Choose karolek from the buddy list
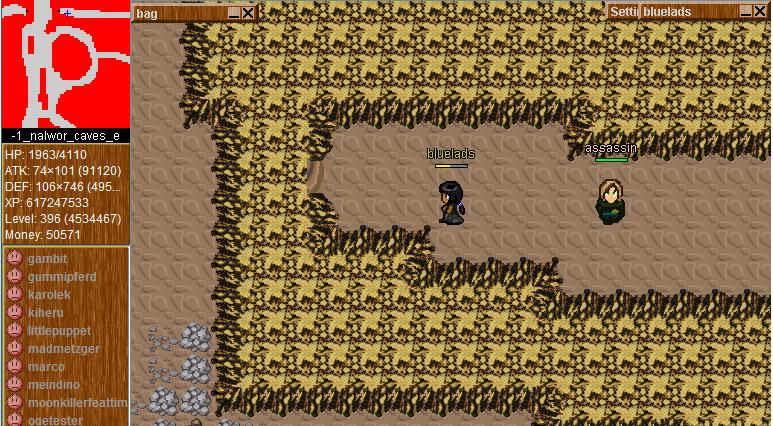The height and width of the screenshot is (426, 773). click(x=49, y=295)
